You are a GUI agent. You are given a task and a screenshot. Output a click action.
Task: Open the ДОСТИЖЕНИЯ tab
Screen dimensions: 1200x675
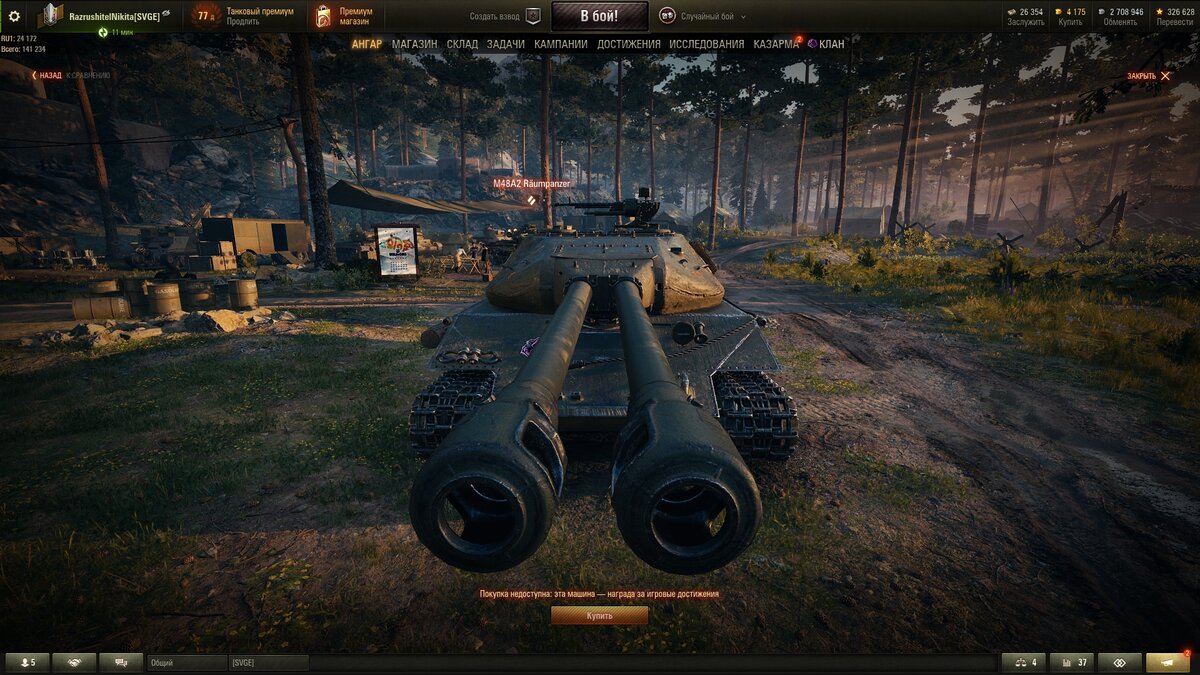pos(628,44)
